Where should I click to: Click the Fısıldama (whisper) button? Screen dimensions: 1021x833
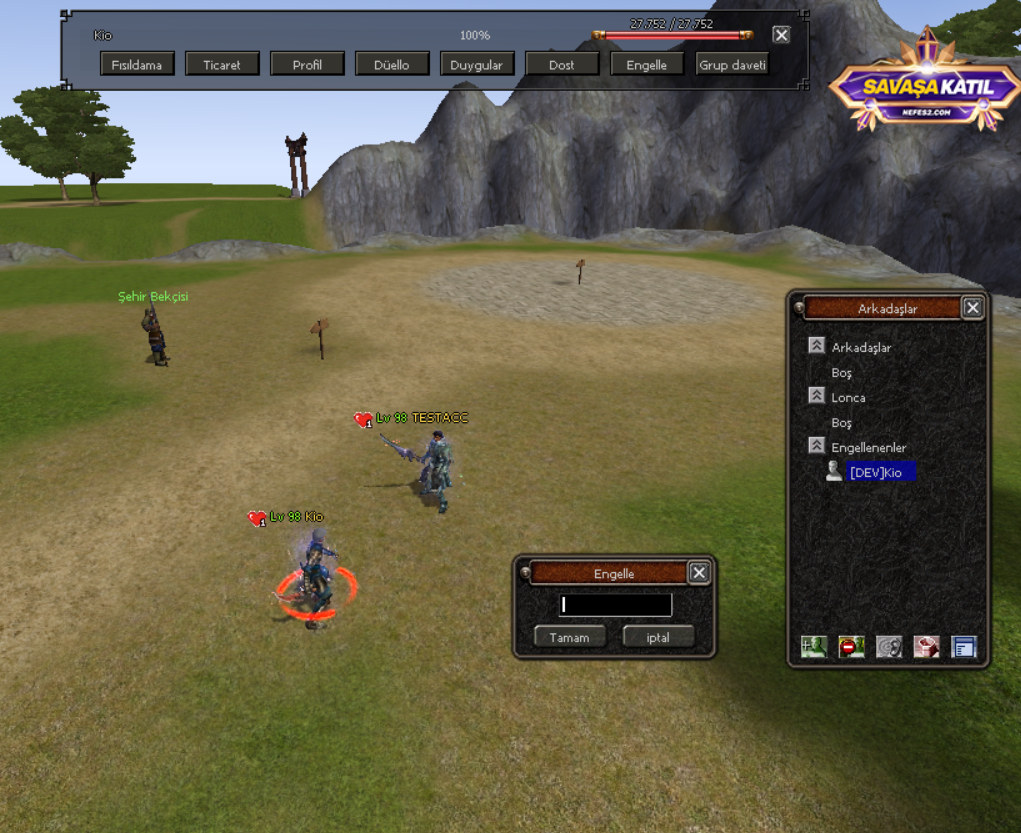click(137, 65)
